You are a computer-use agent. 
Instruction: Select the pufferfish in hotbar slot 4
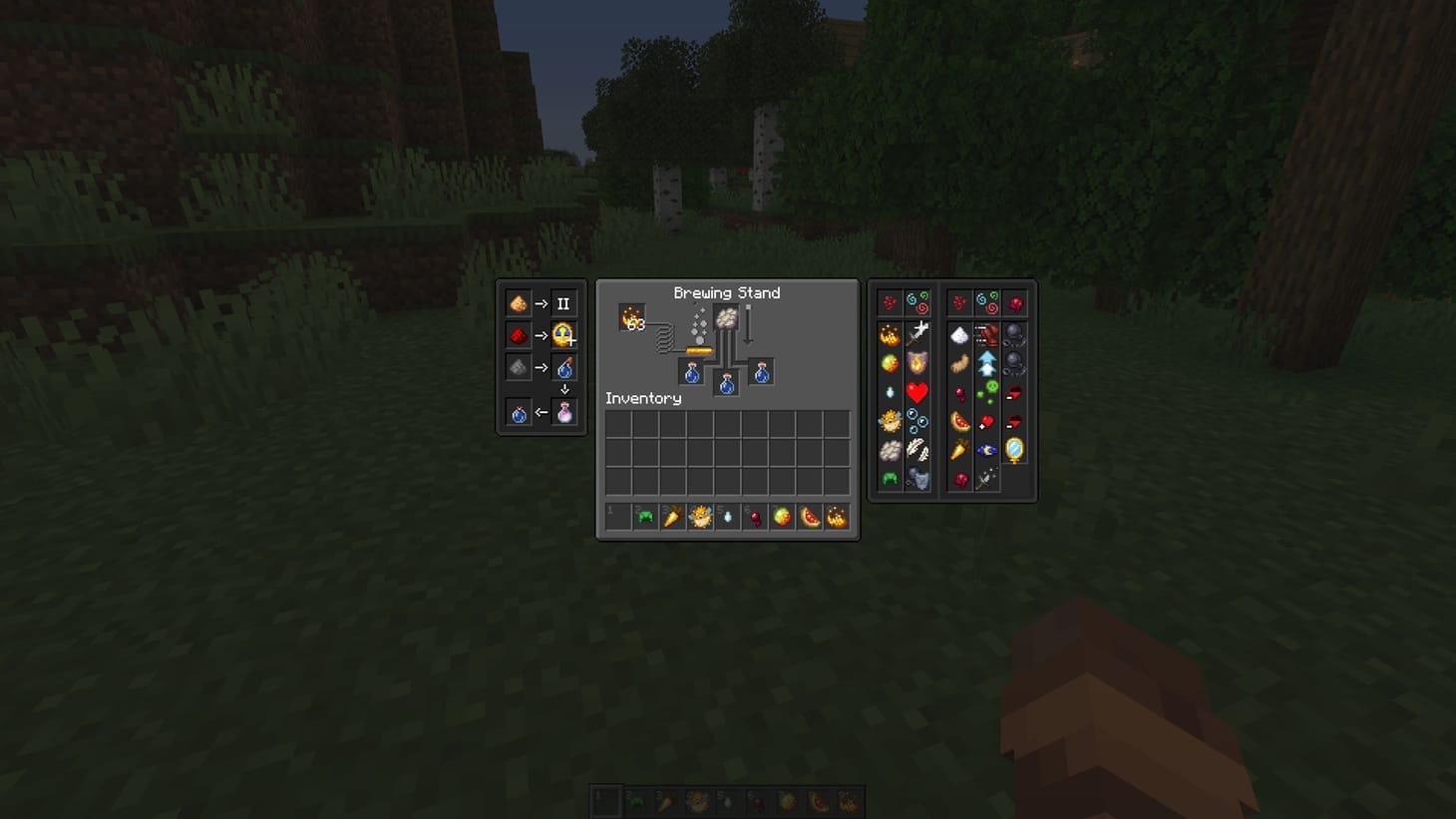tap(698, 517)
